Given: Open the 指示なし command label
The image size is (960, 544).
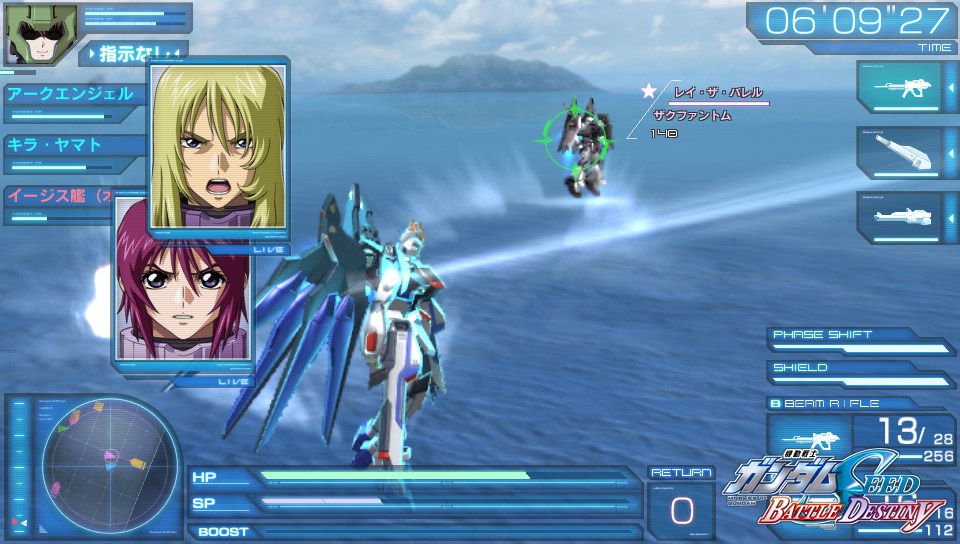Looking at the screenshot, I should 132,51.
